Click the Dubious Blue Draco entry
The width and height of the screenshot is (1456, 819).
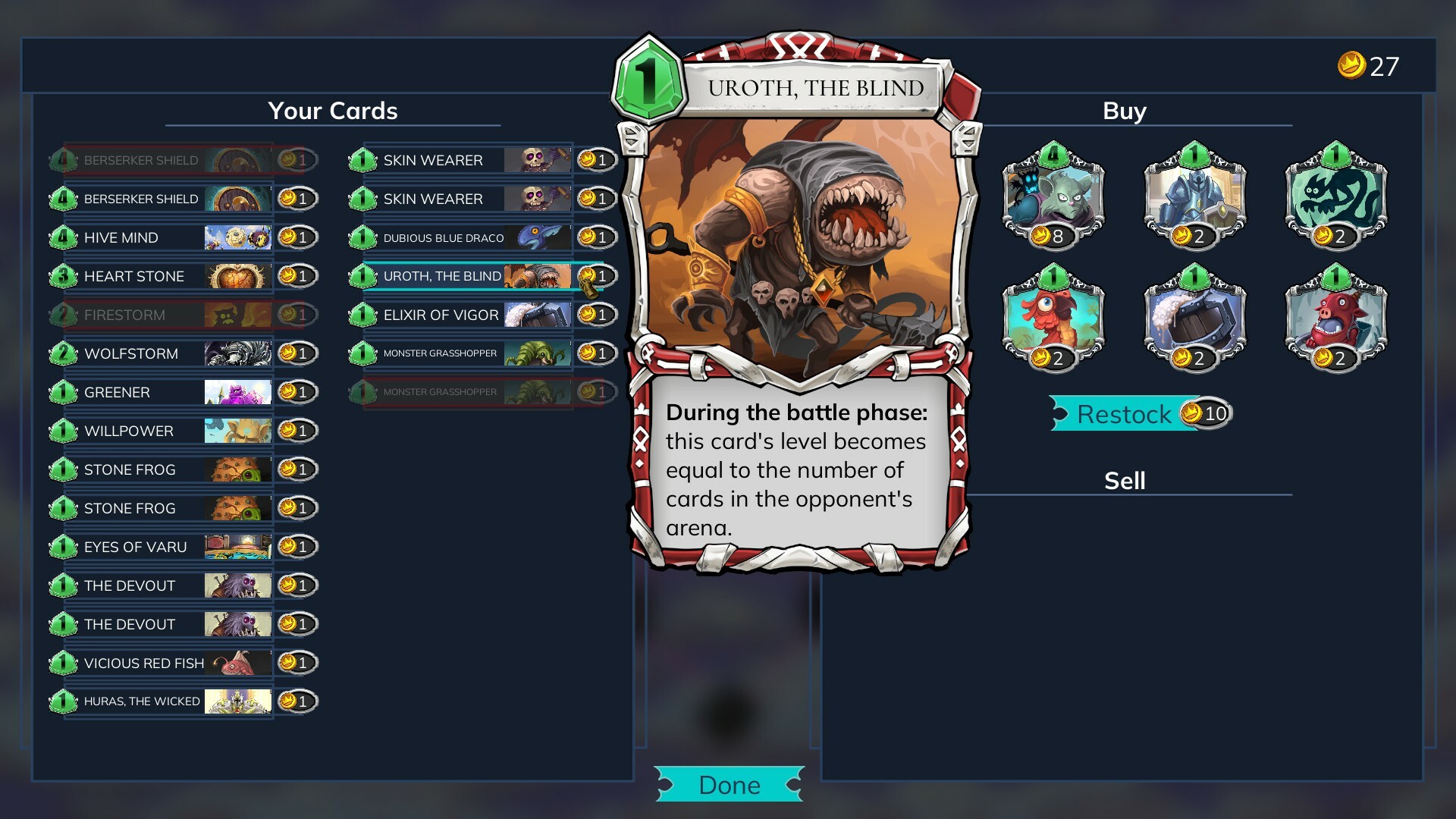pyautogui.click(x=455, y=237)
